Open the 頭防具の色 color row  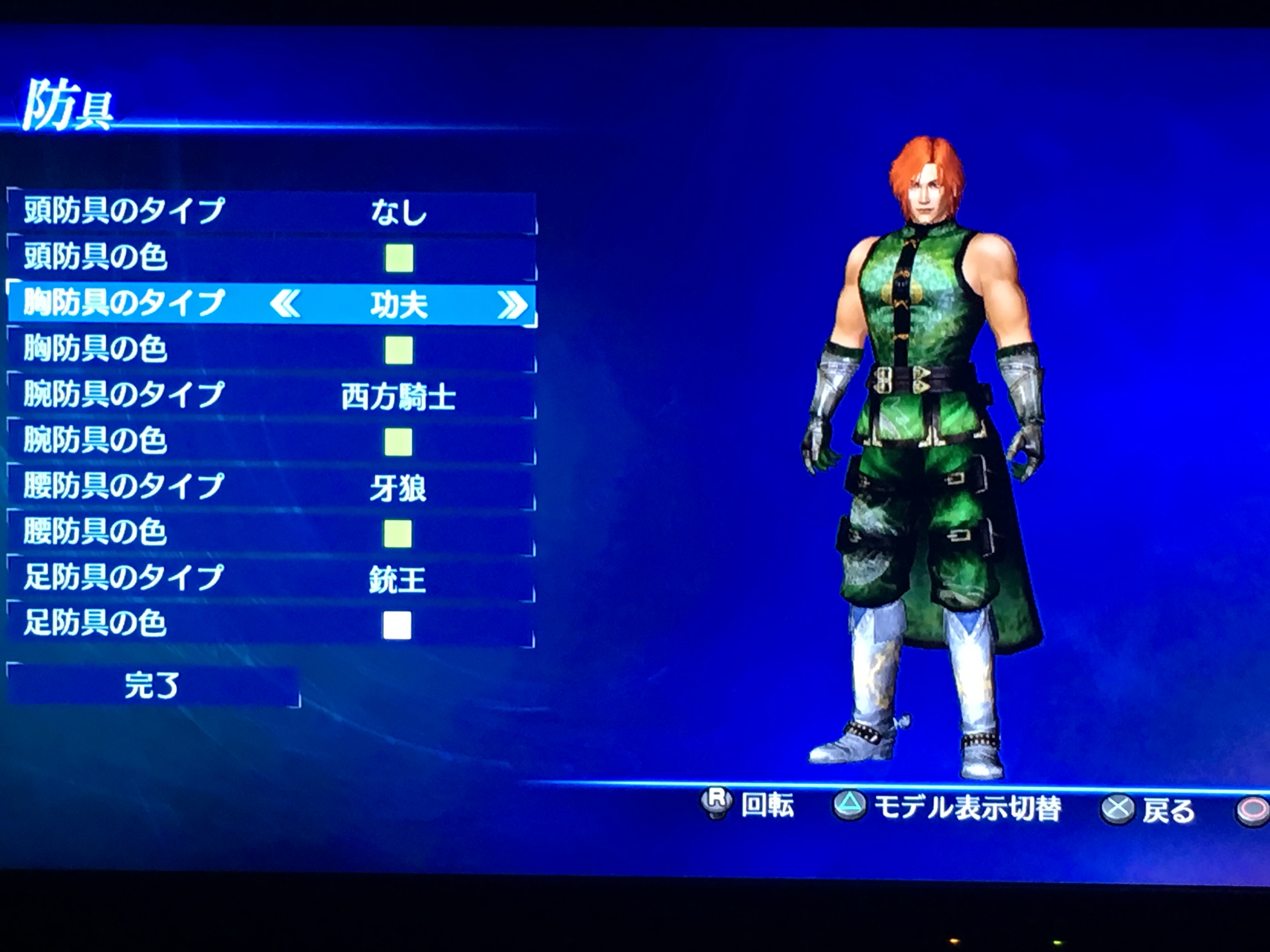(x=272, y=258)
